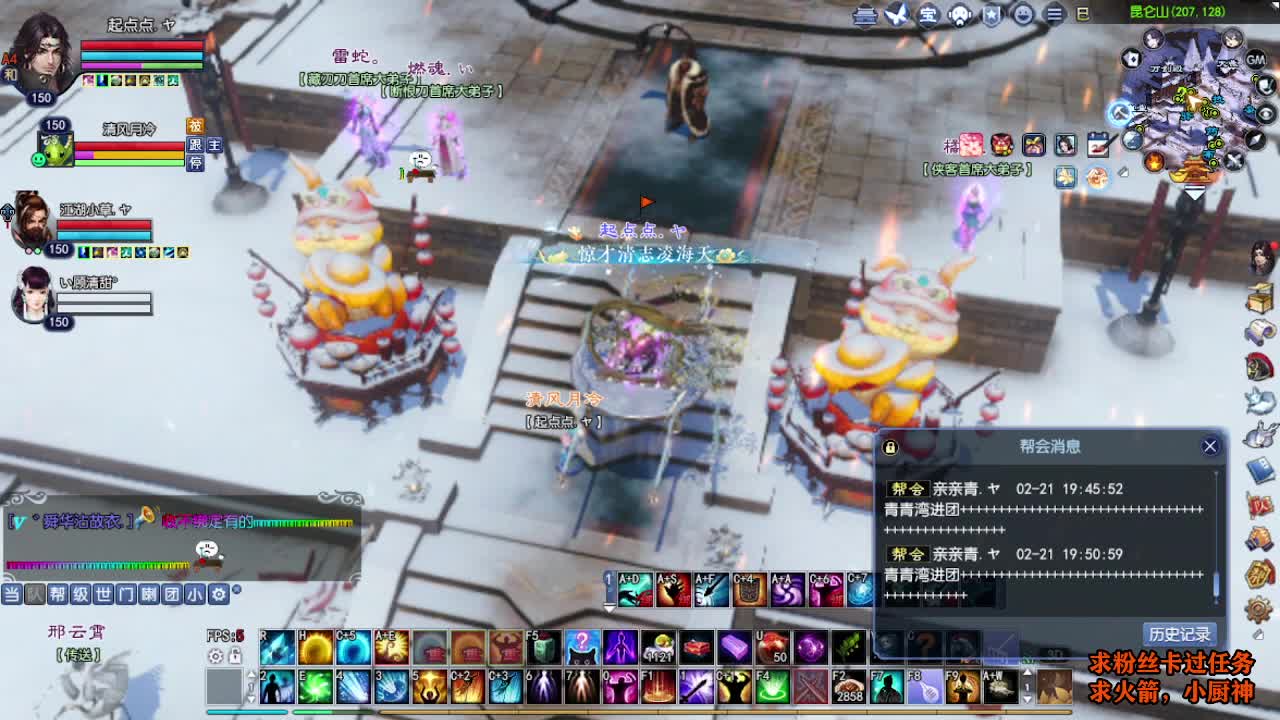Open the treasure (宝) icon in top bar
1280x720 pixels.
tap(928, 13)
